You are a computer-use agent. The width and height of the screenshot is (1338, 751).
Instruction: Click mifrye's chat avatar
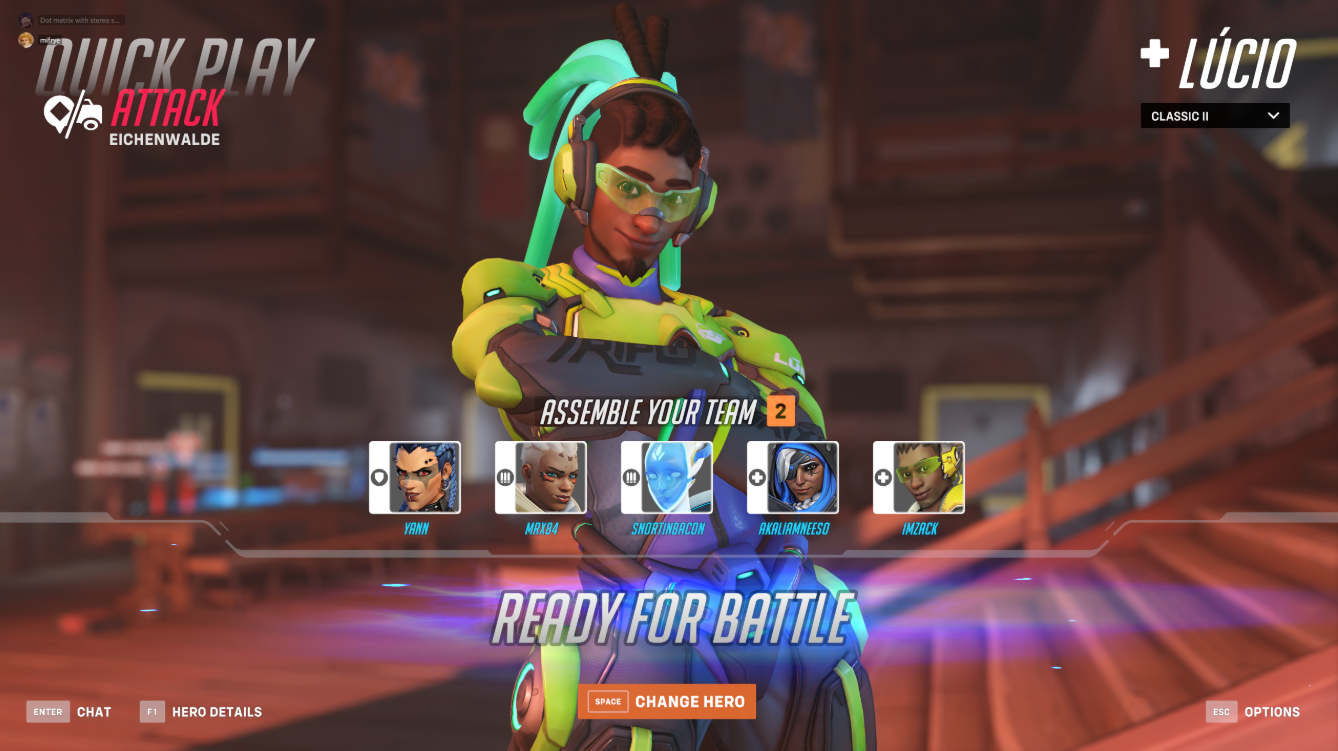[x=26, y=40]
